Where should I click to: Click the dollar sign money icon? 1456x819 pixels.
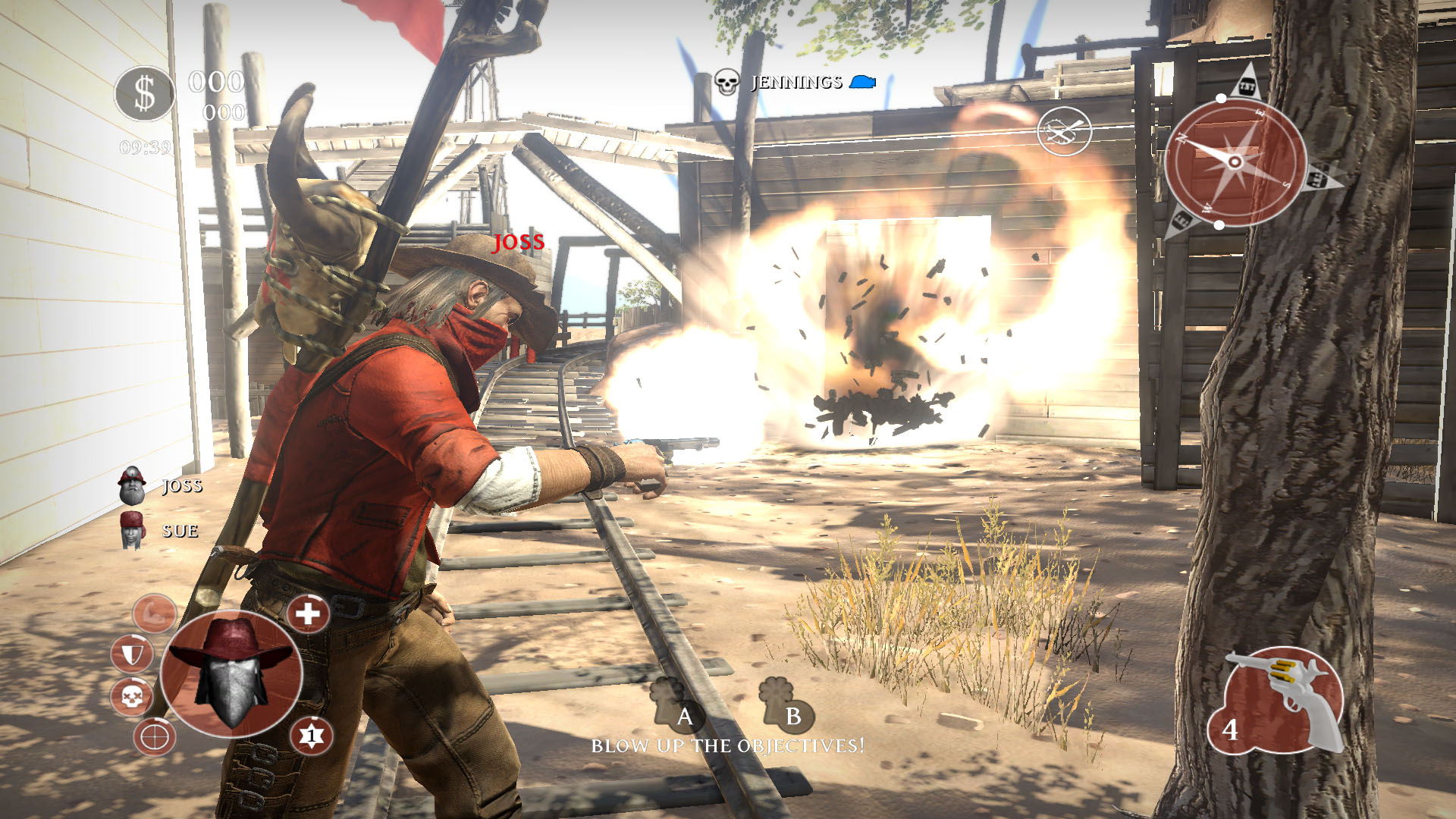(x=145, y=92)
